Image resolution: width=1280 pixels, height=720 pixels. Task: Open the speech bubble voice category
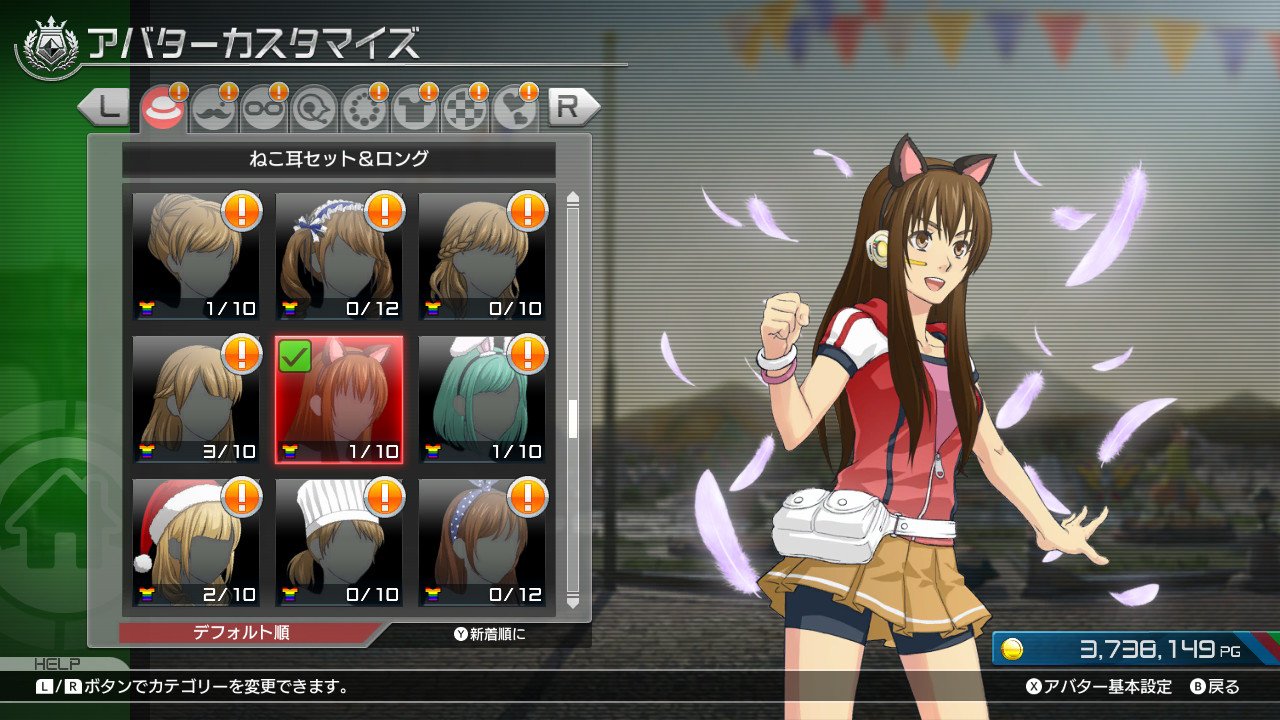315,108
